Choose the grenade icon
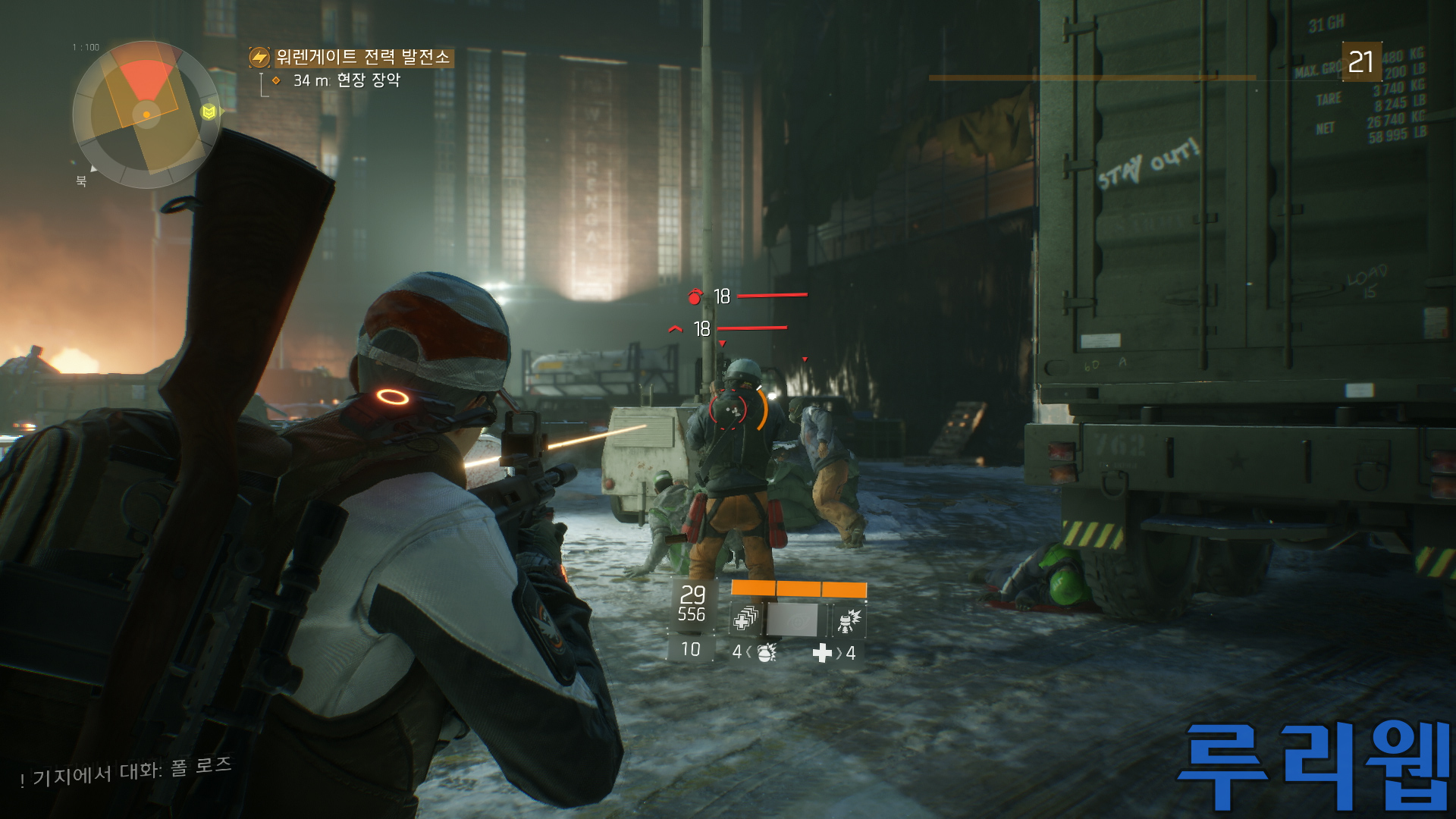 pyautogui.click(x=766, y=652)
